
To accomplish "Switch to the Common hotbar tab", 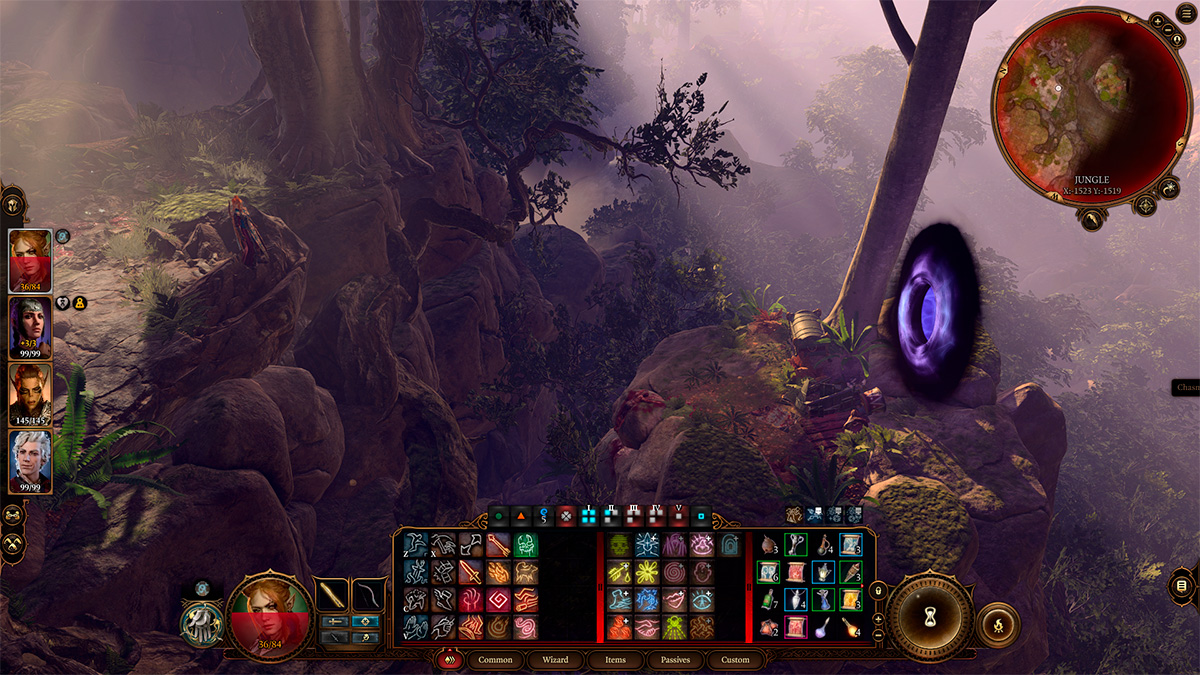I will pos(495,660).
